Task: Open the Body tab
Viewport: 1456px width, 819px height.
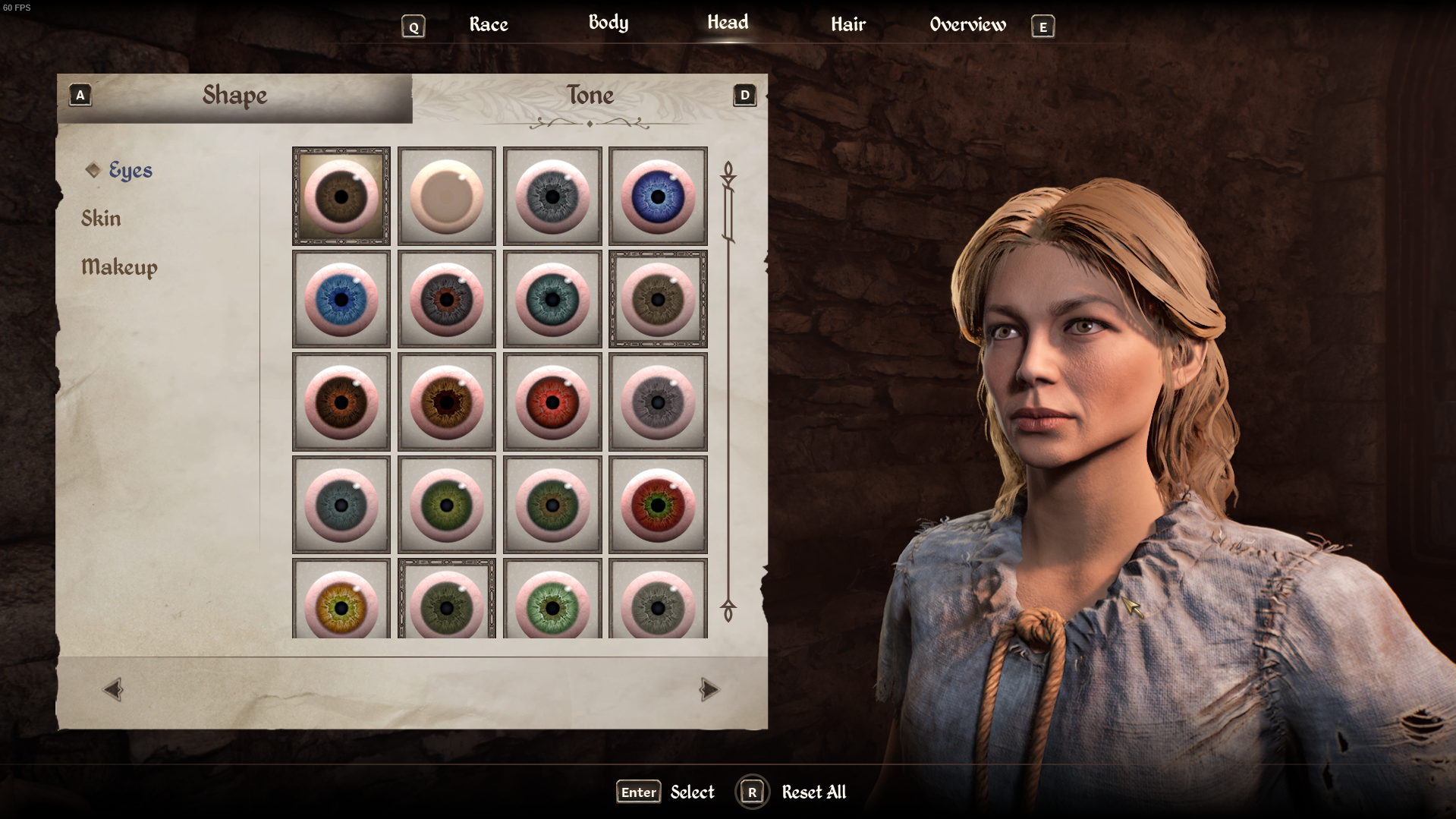Action: point(608,23)
